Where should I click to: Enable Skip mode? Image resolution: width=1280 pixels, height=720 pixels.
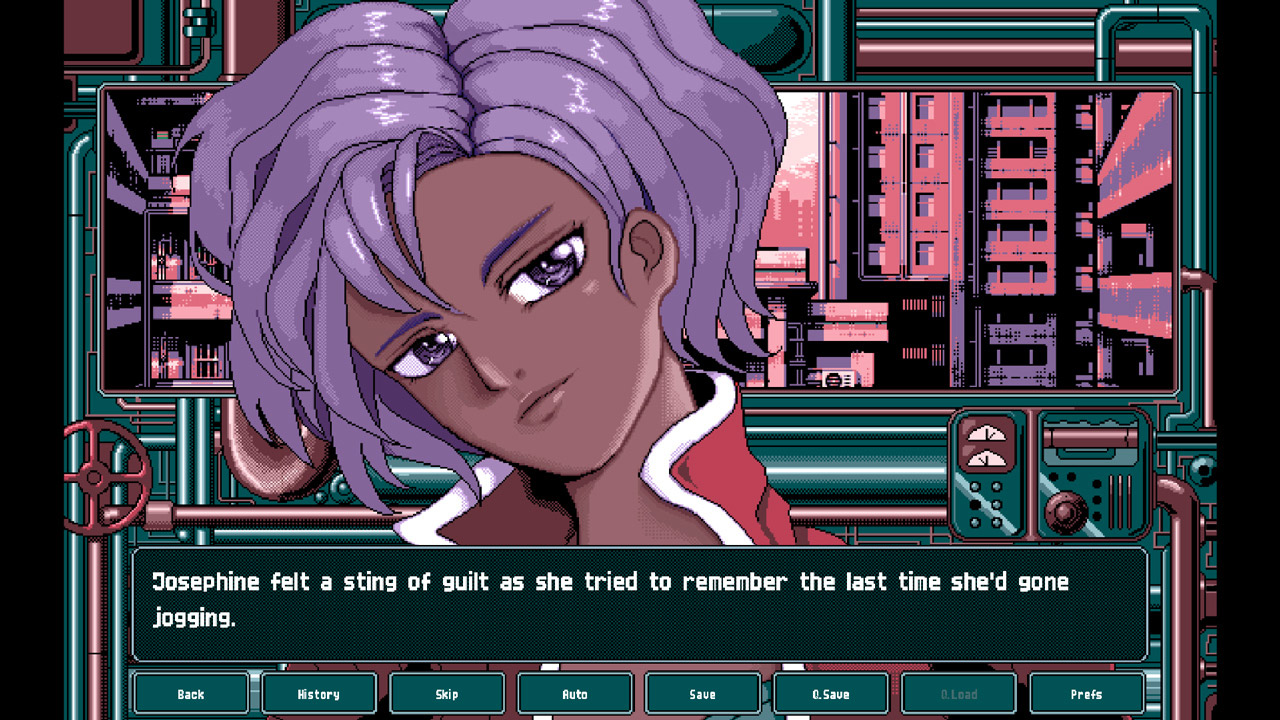point(447,693)
